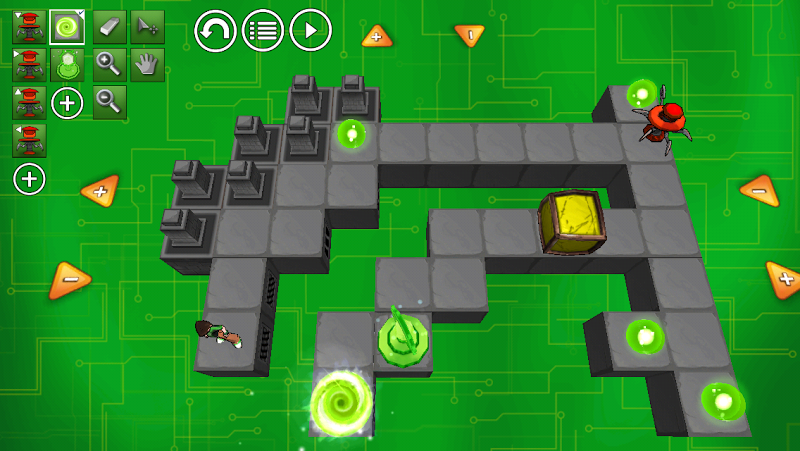Screen dimensions: 800x451
Task: Click the undo arrow button
Action: coord(215,30)
